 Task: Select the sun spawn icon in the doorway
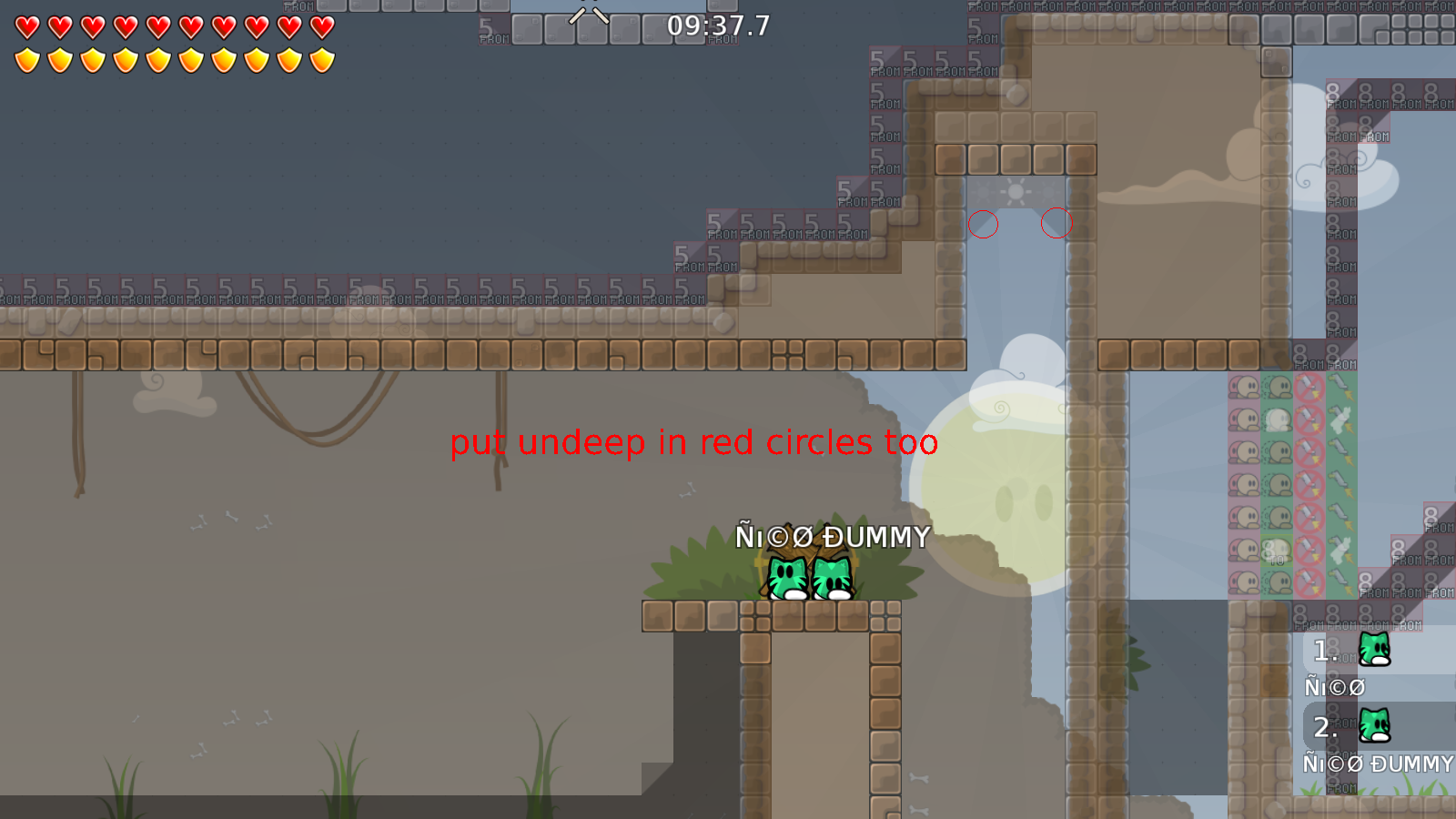pyautogui.click(x=1016, y=194)
